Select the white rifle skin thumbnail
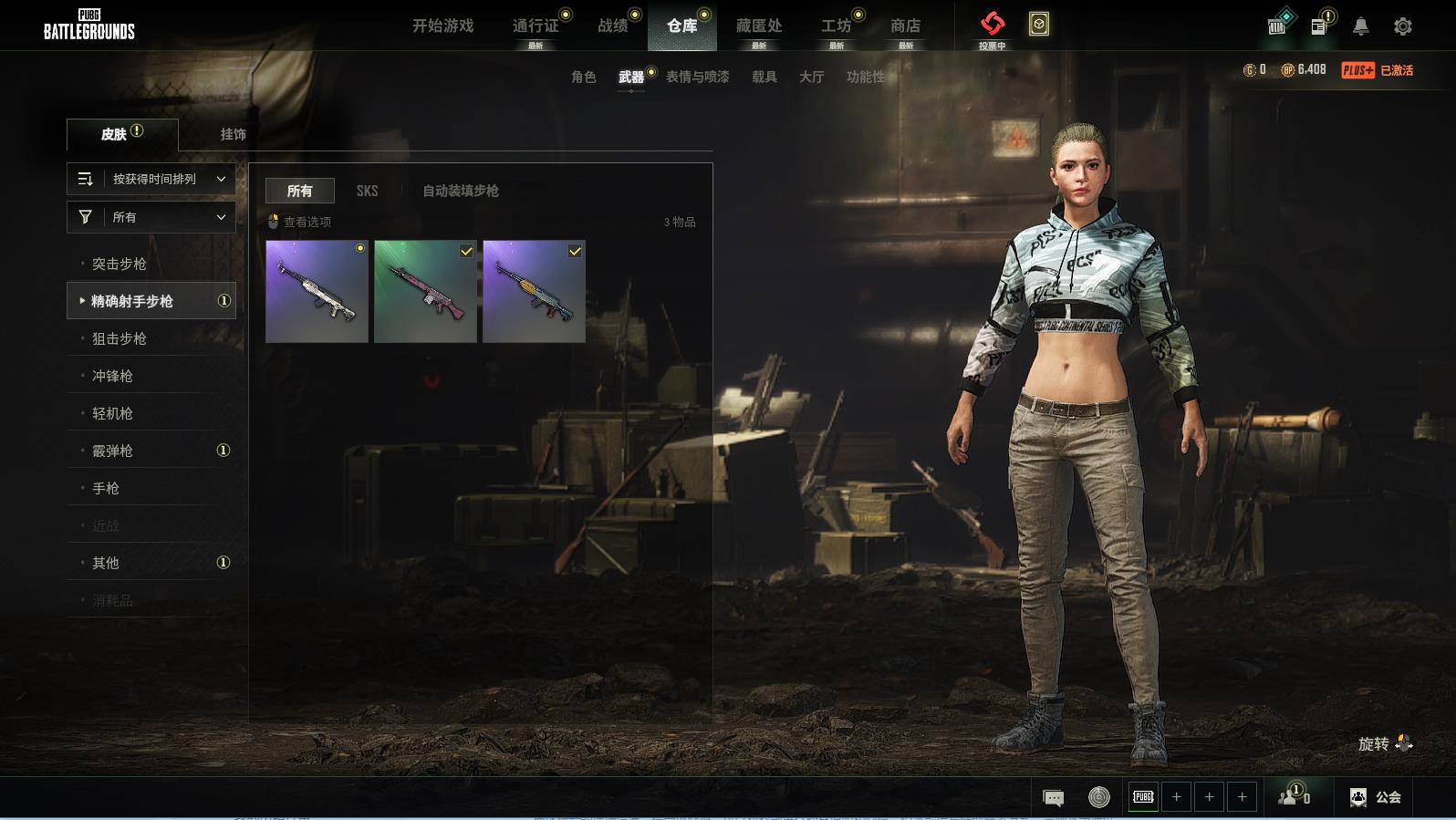1456x820 pixels. pos(317,292)
